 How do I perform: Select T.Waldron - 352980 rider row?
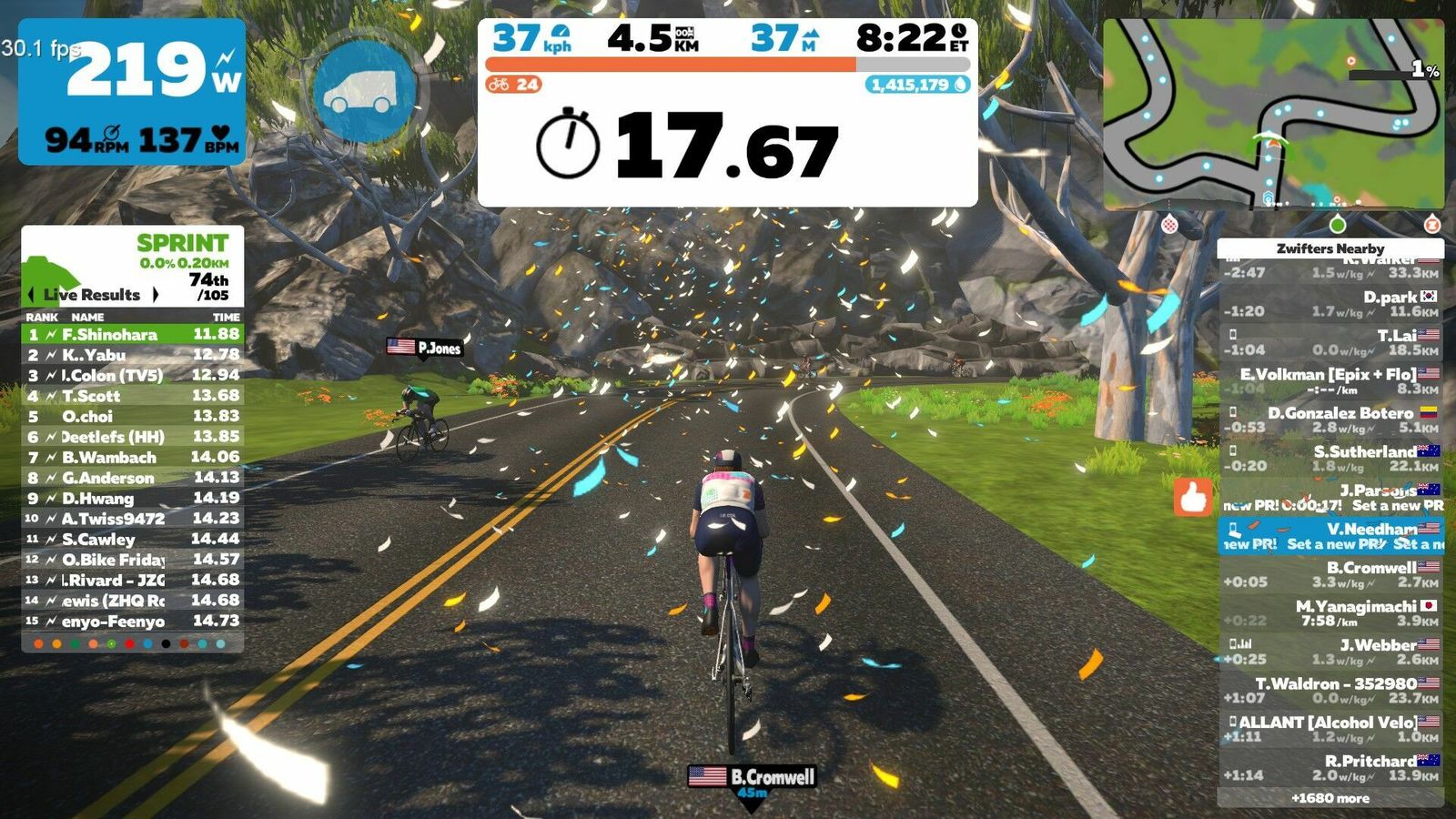pos(1330,690)
